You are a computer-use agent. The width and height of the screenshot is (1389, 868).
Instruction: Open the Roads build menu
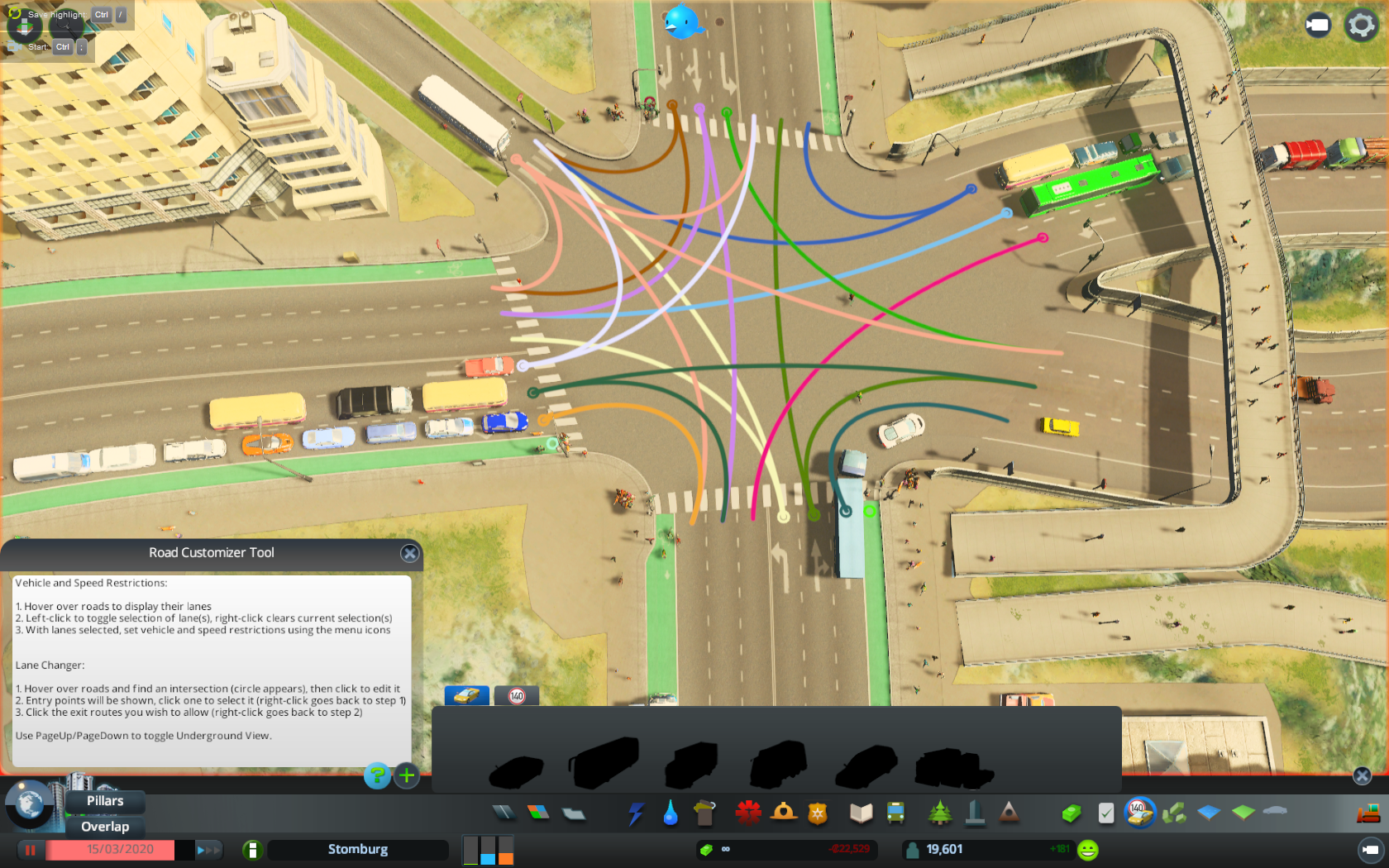click(x=503, y=813)
